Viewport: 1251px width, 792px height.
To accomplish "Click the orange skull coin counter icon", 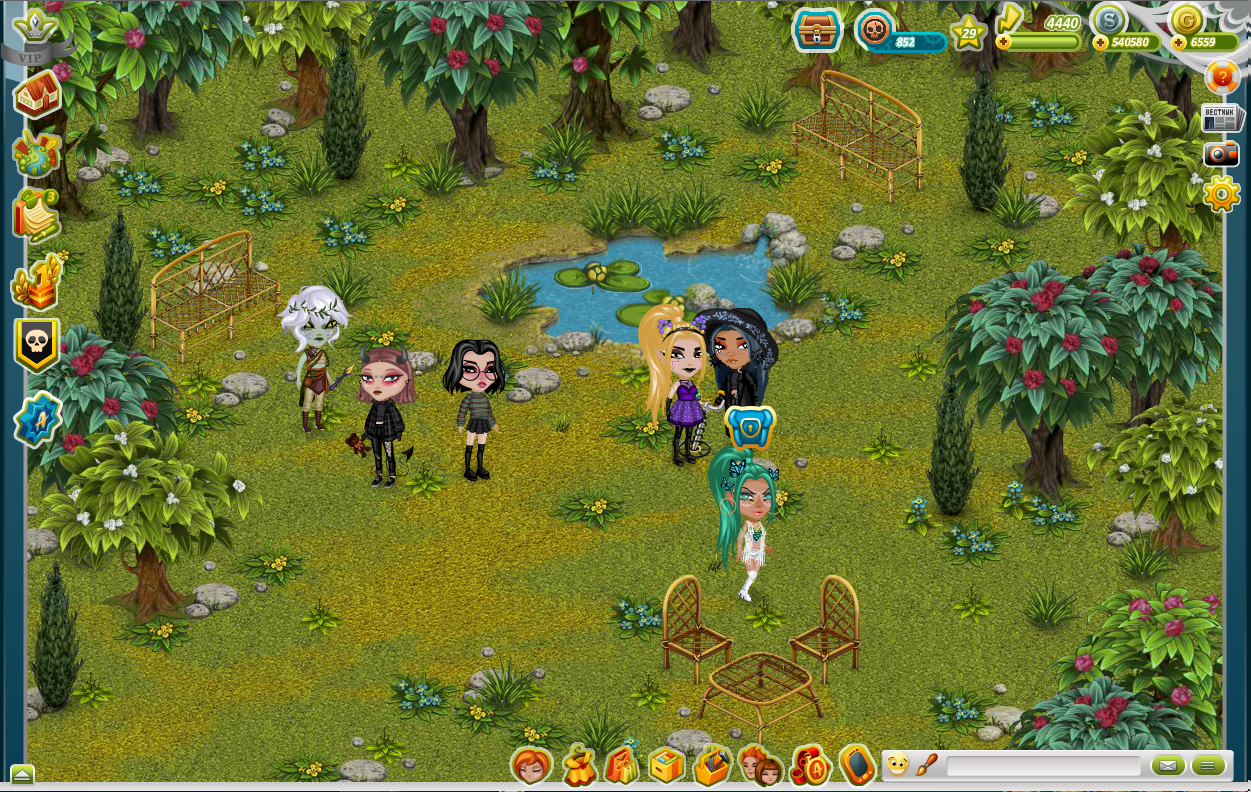I will (x=874, y=30).
